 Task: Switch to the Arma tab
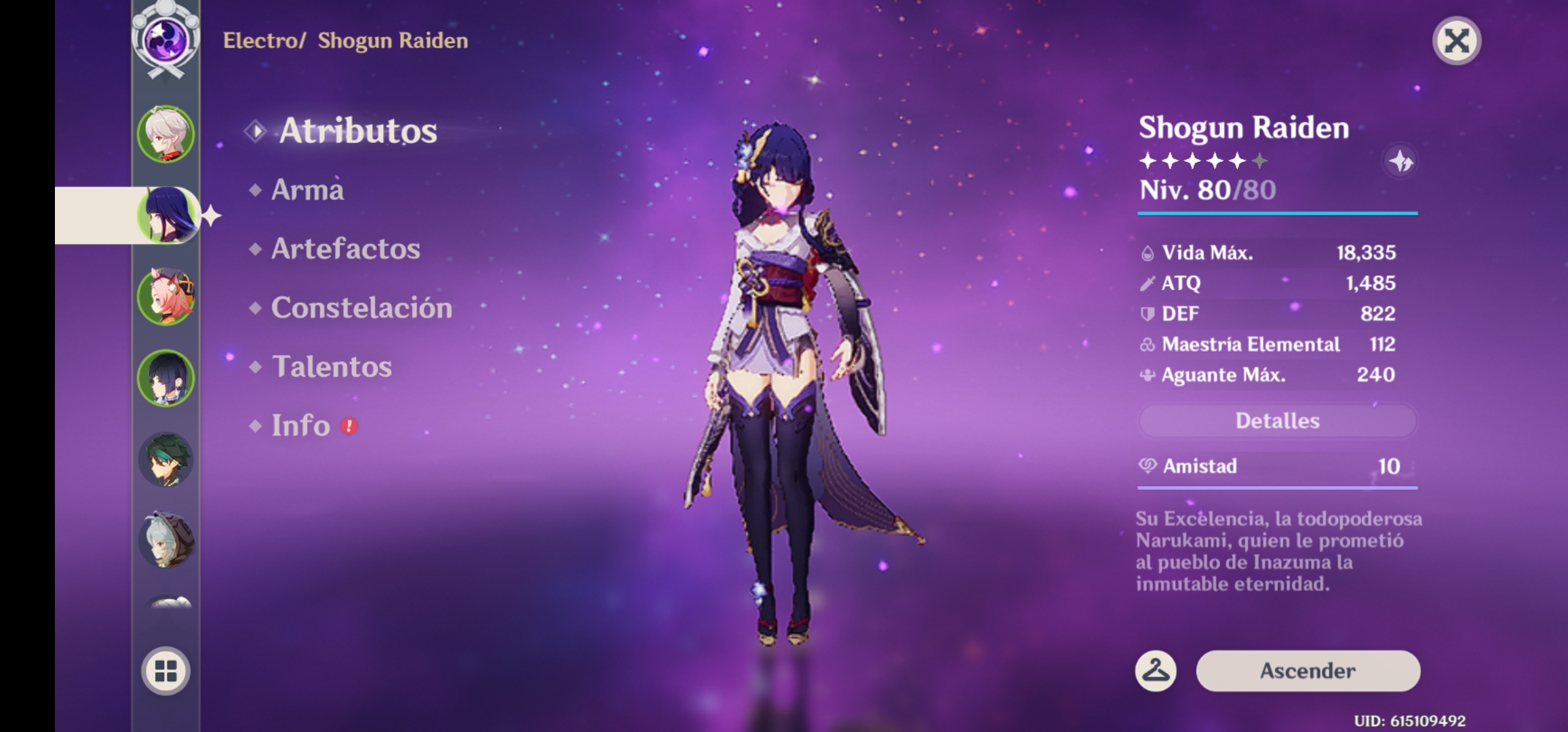(x=307, y=190)
